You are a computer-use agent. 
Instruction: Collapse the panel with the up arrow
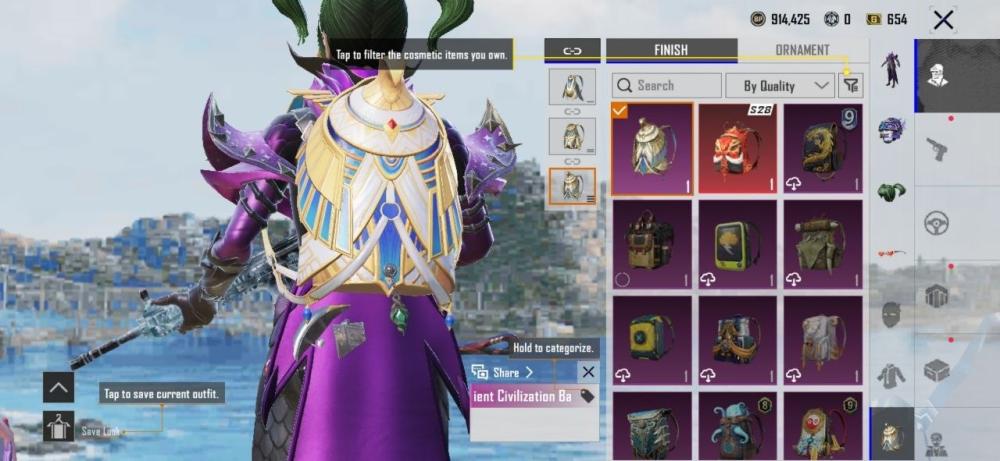[59, 387]
